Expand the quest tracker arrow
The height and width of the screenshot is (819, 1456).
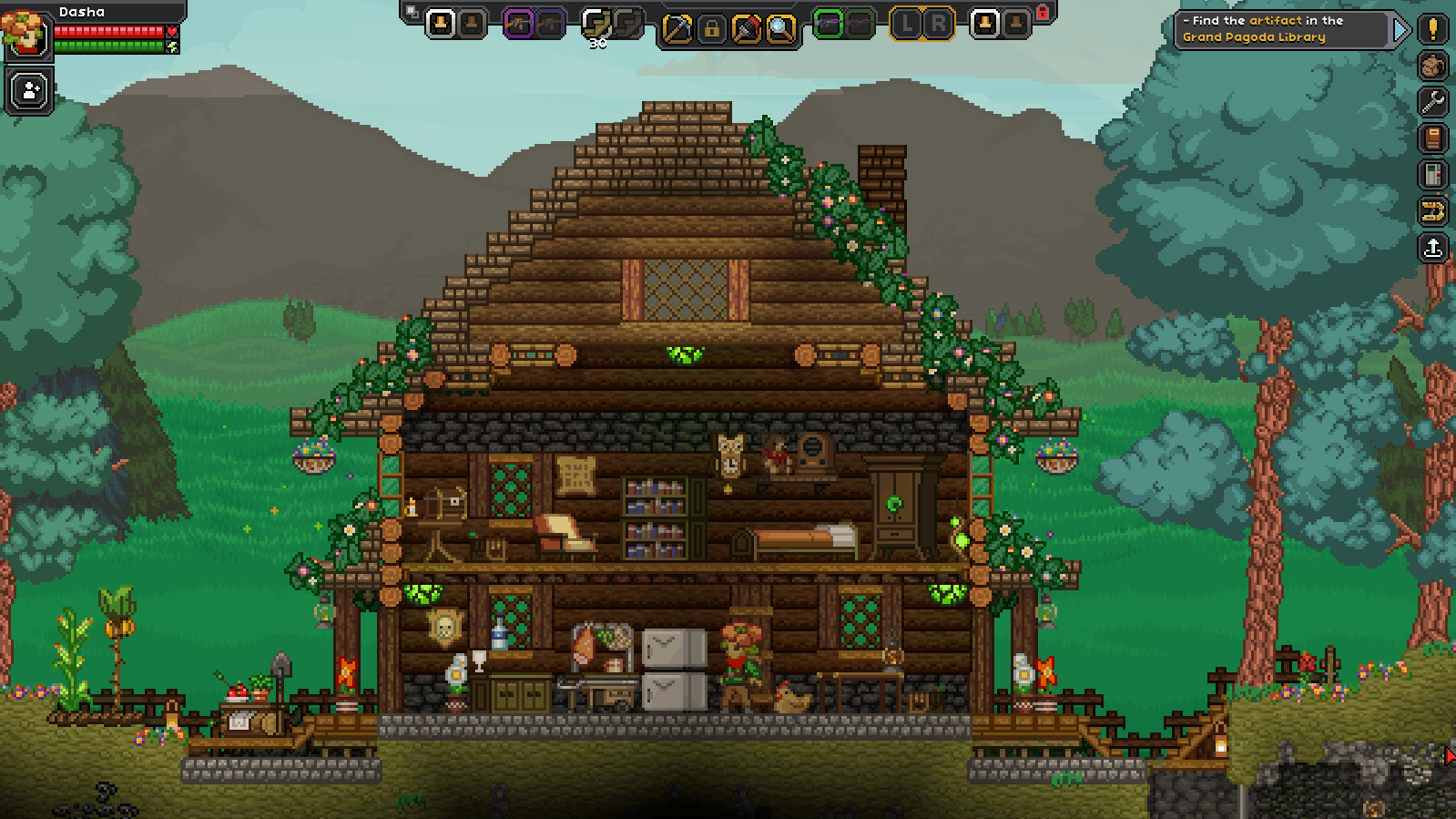(x=1400, y=30)
